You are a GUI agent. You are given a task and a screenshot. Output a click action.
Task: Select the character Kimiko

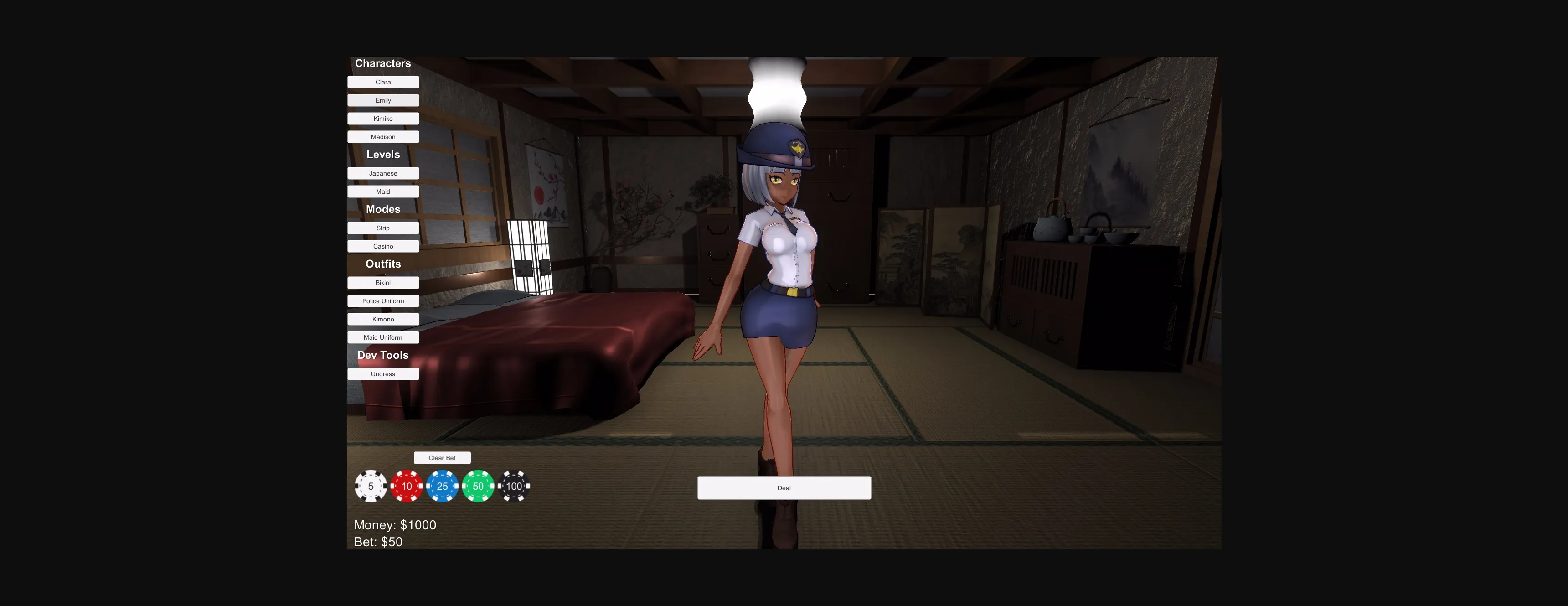[x=383, y=118]
